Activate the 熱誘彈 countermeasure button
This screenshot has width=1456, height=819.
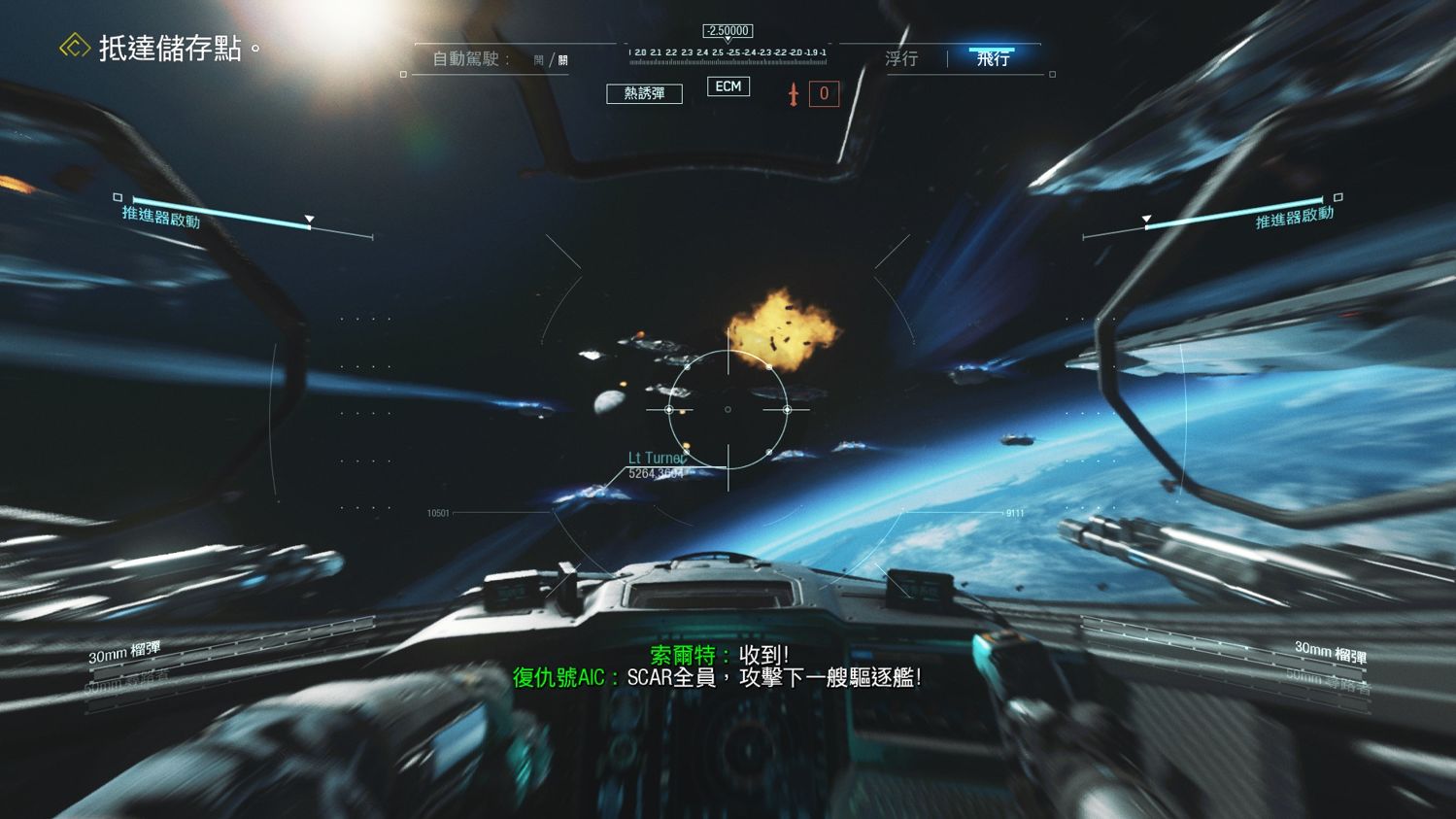[x=643, y=93]
